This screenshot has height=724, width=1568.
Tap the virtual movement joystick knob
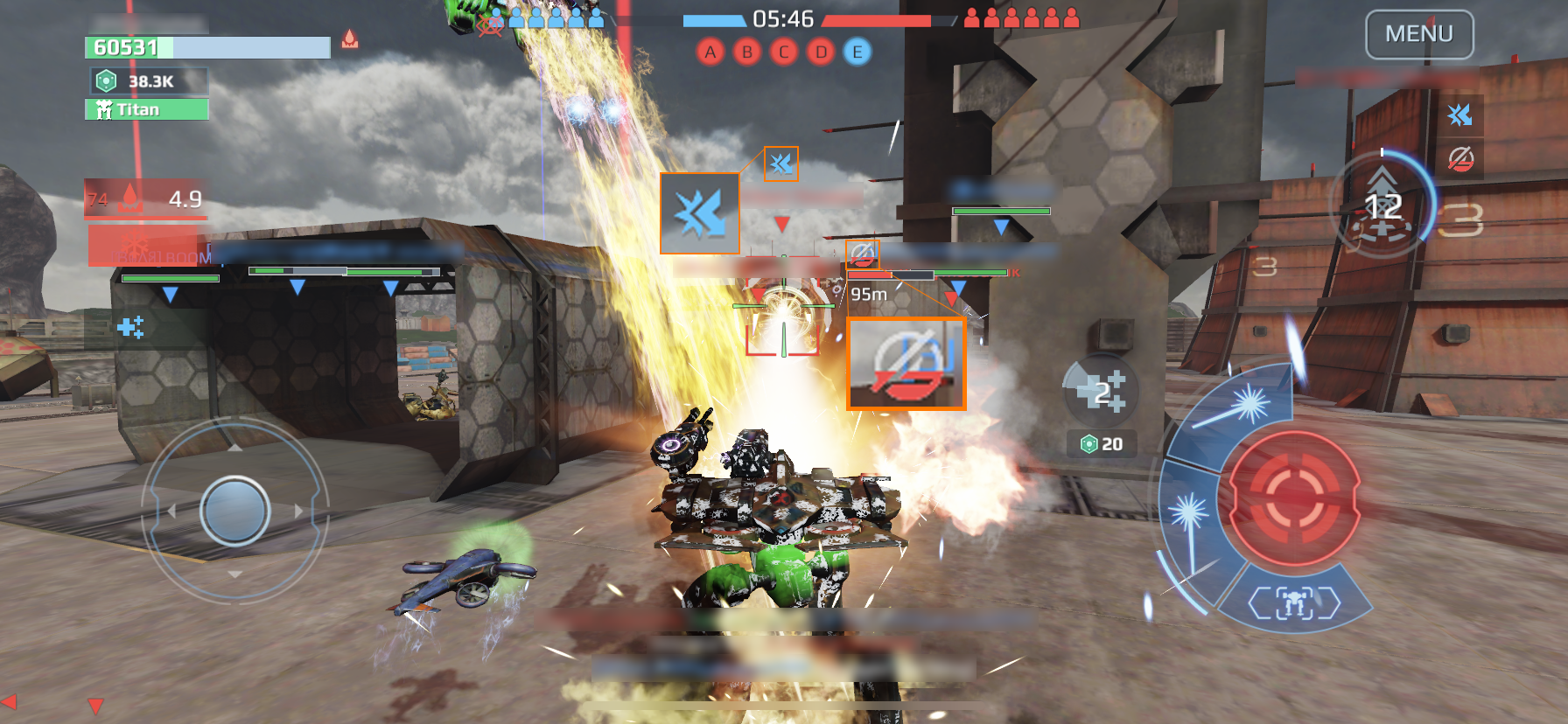(x=234, y=511)
